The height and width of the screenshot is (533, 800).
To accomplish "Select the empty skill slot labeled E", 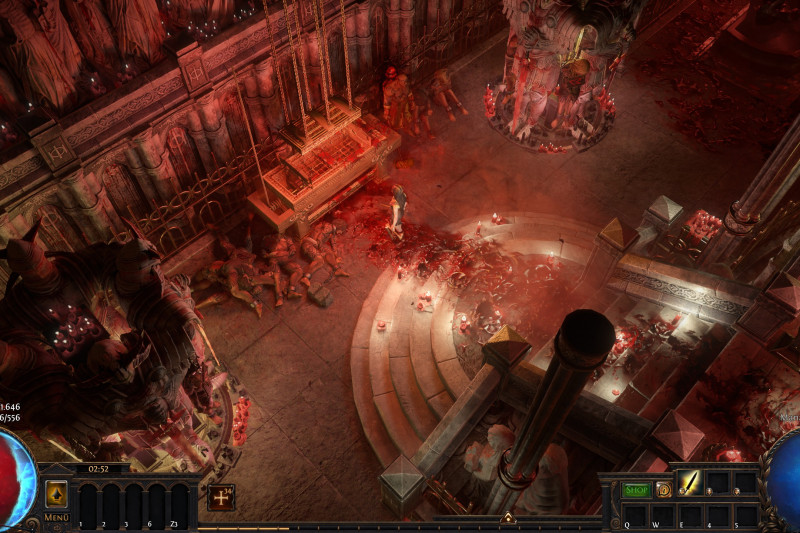I will click(x=690, y=513).
